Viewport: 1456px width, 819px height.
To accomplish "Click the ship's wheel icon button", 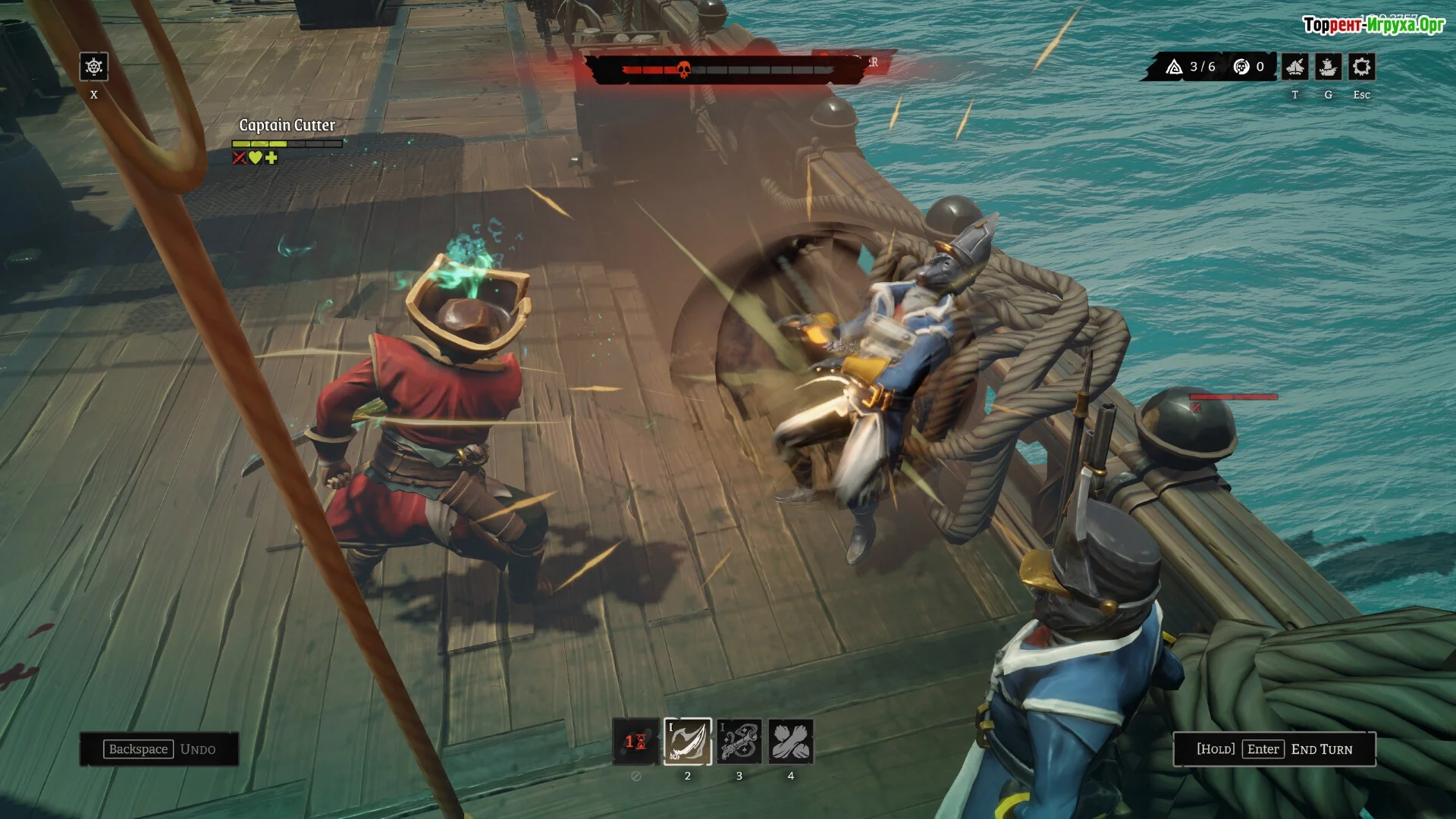I will 94,67.
